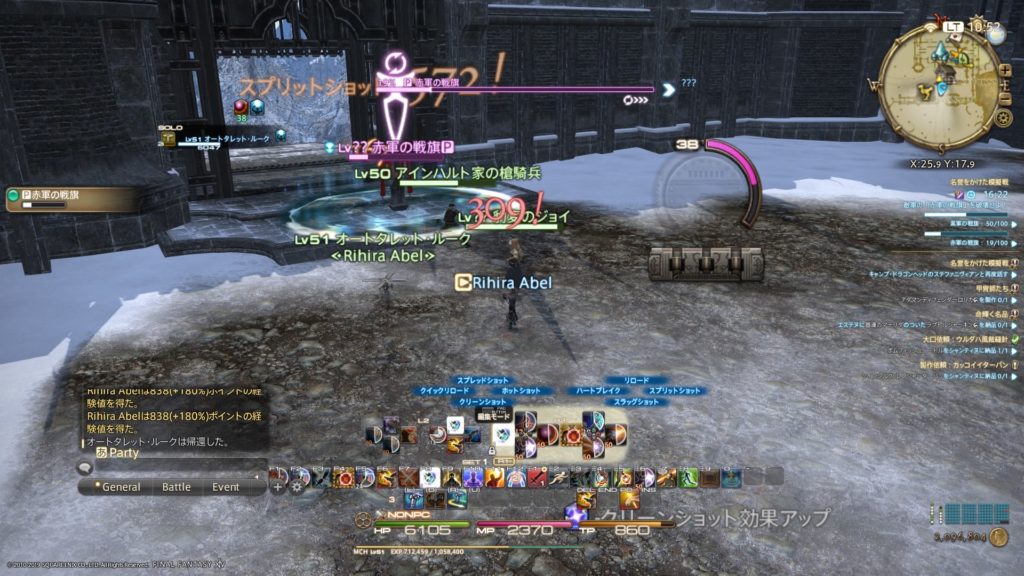Switch to the General chat tab

(121, 487)
